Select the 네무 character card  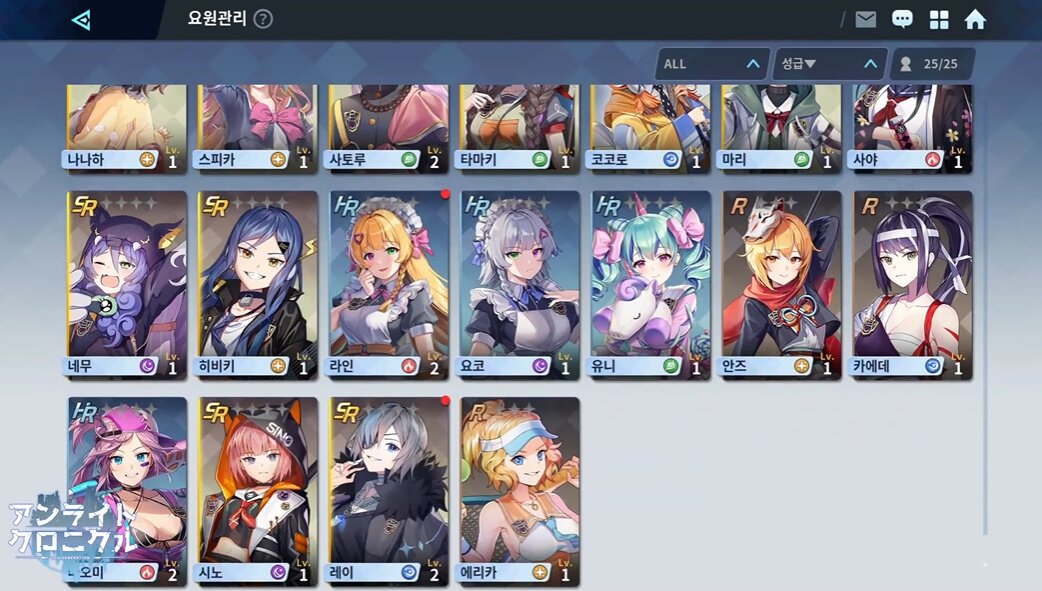click(127, 281)
